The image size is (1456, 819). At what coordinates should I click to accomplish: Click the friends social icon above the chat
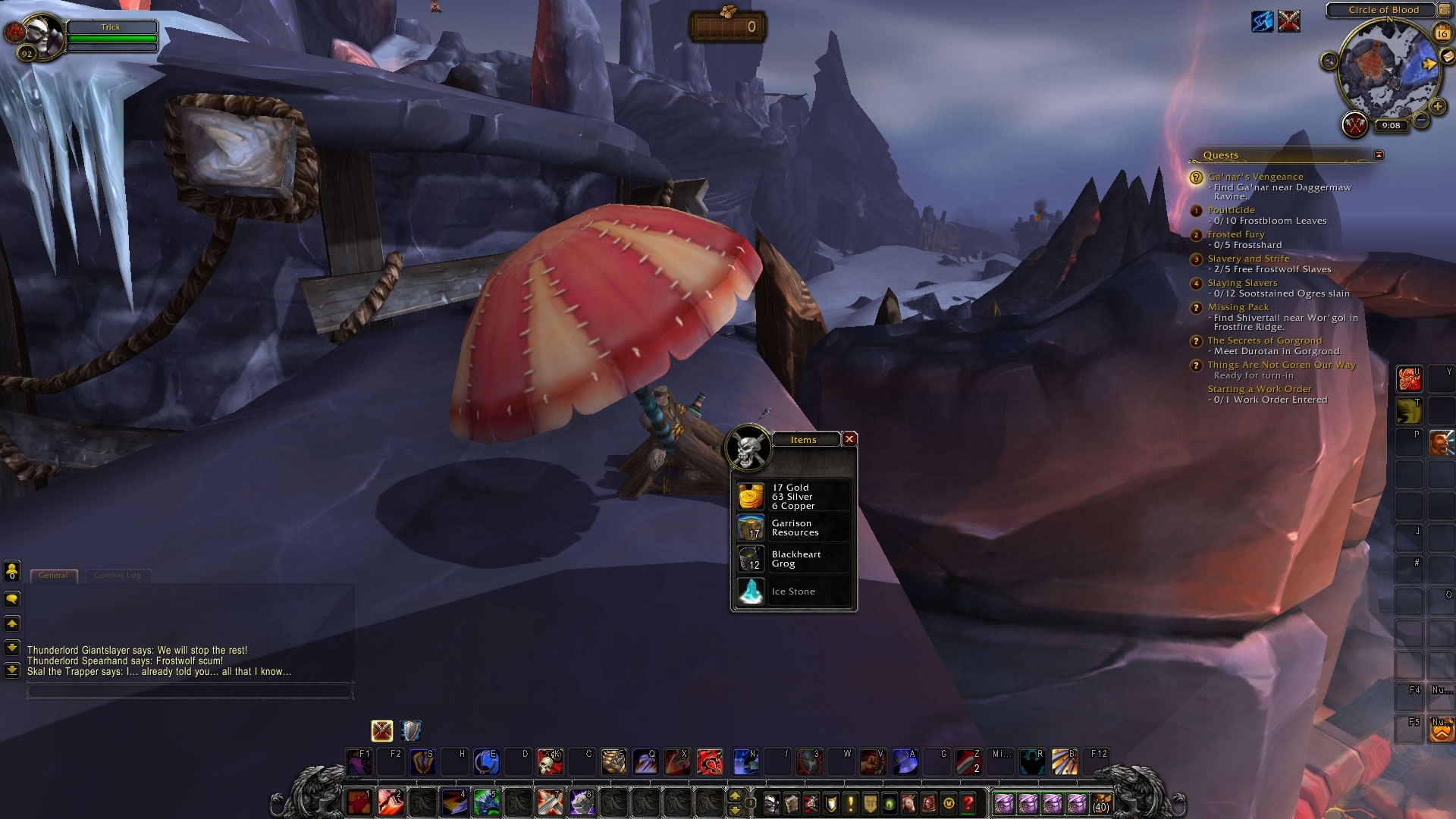[x=11, y=570]
